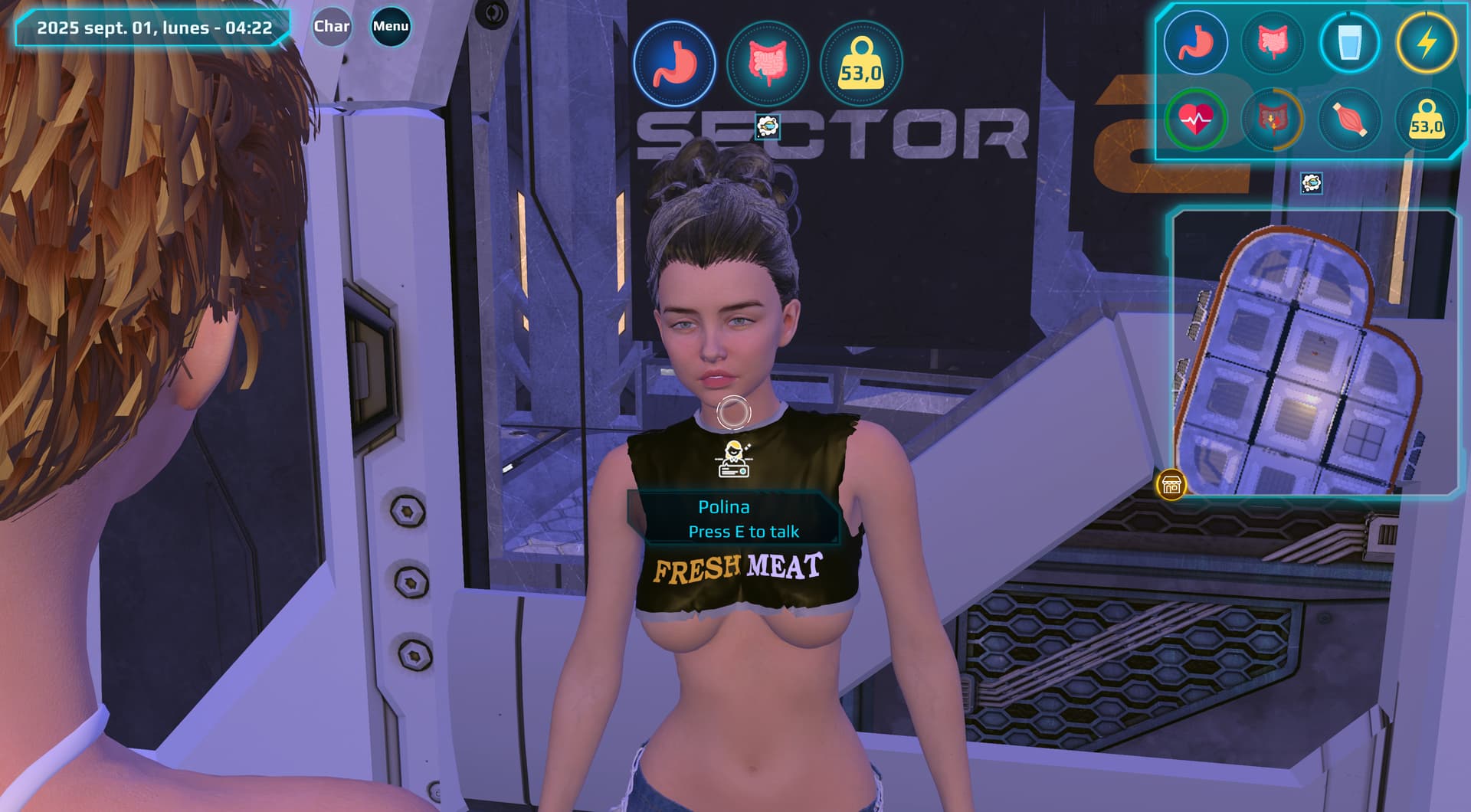Check the heart health status icon

coord(1195,120)
